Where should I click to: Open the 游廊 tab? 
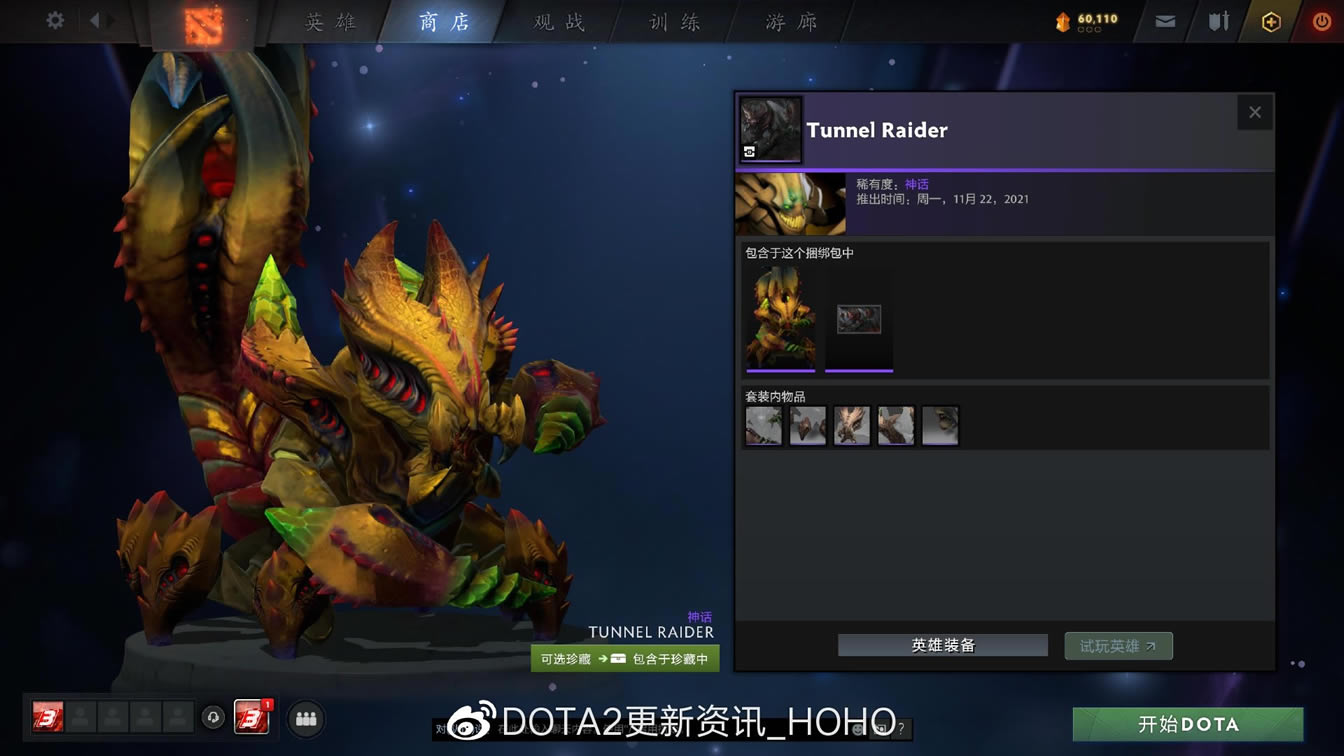pyautogui.click(x=789, y=21)
